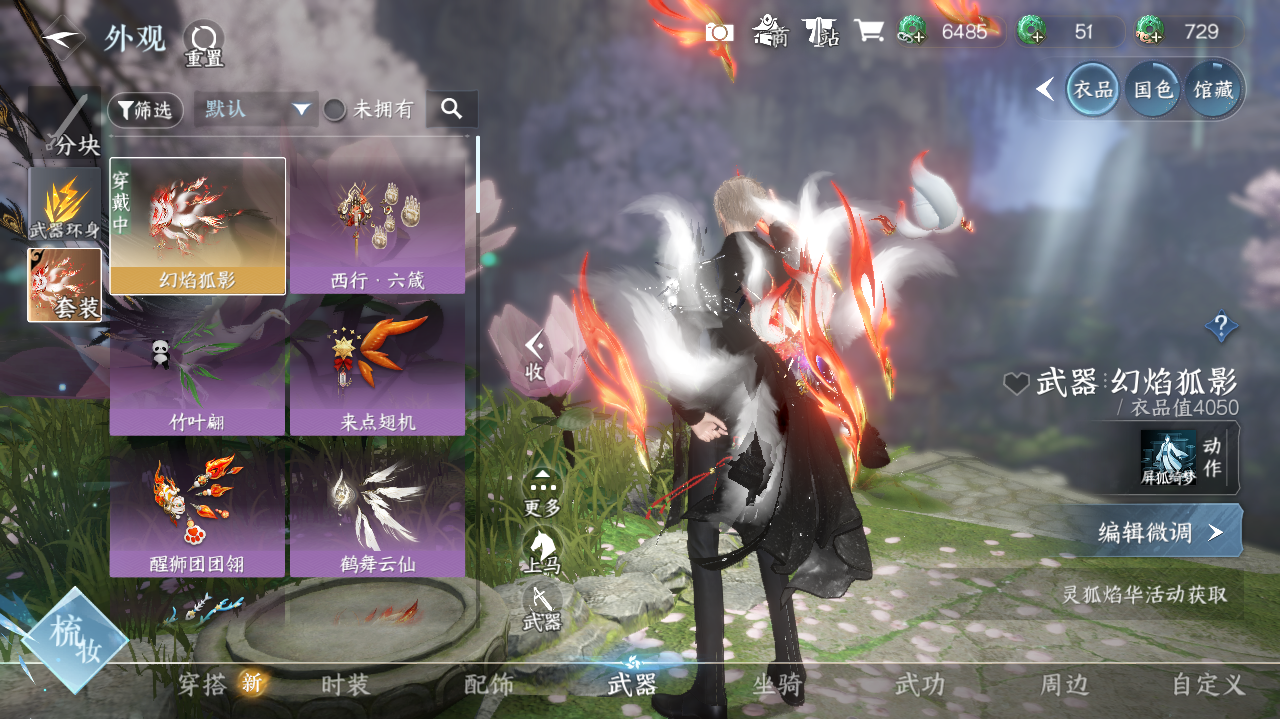Open the magnifier search button
Screen dimensions: 1280x719
[451, 109]
